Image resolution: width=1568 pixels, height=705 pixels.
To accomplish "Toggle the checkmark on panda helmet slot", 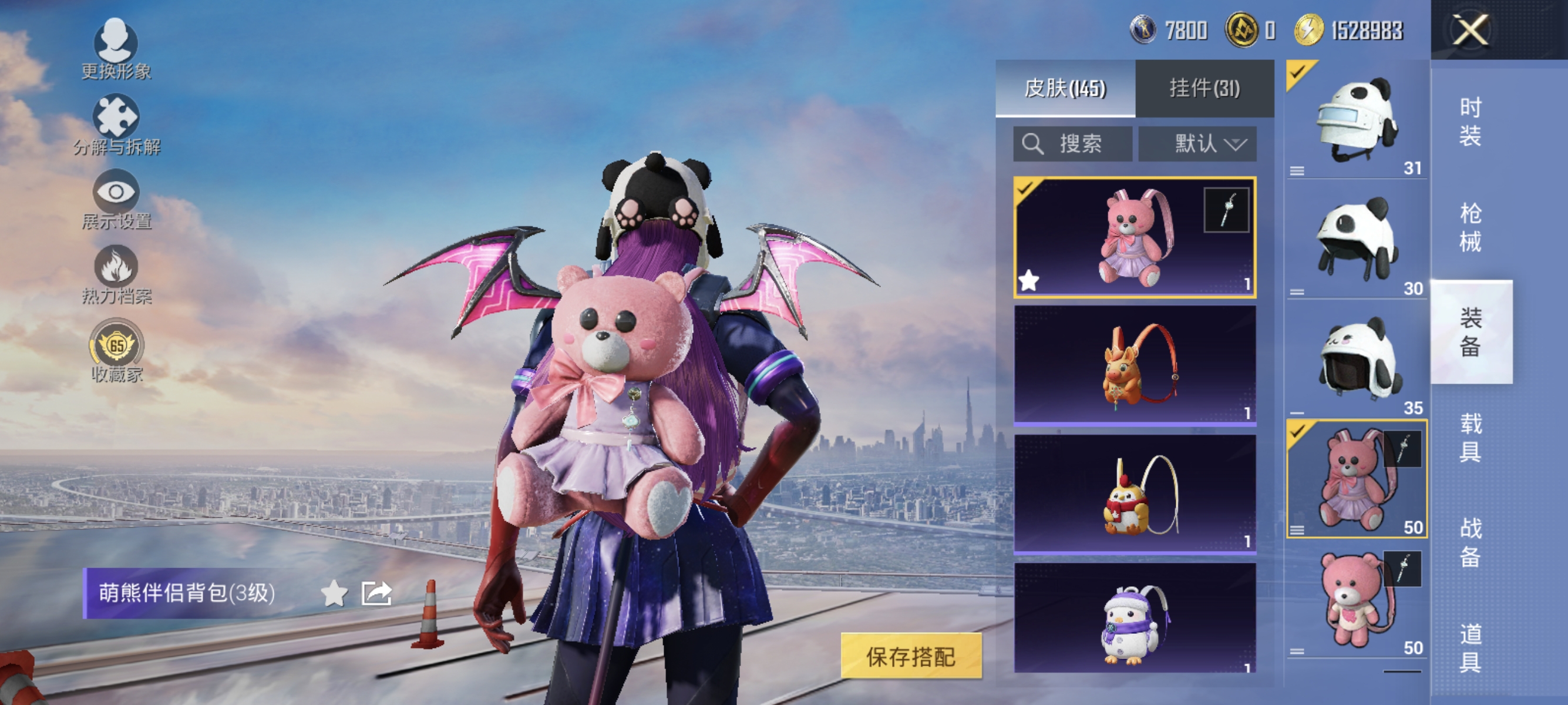I will [1297, 73].
